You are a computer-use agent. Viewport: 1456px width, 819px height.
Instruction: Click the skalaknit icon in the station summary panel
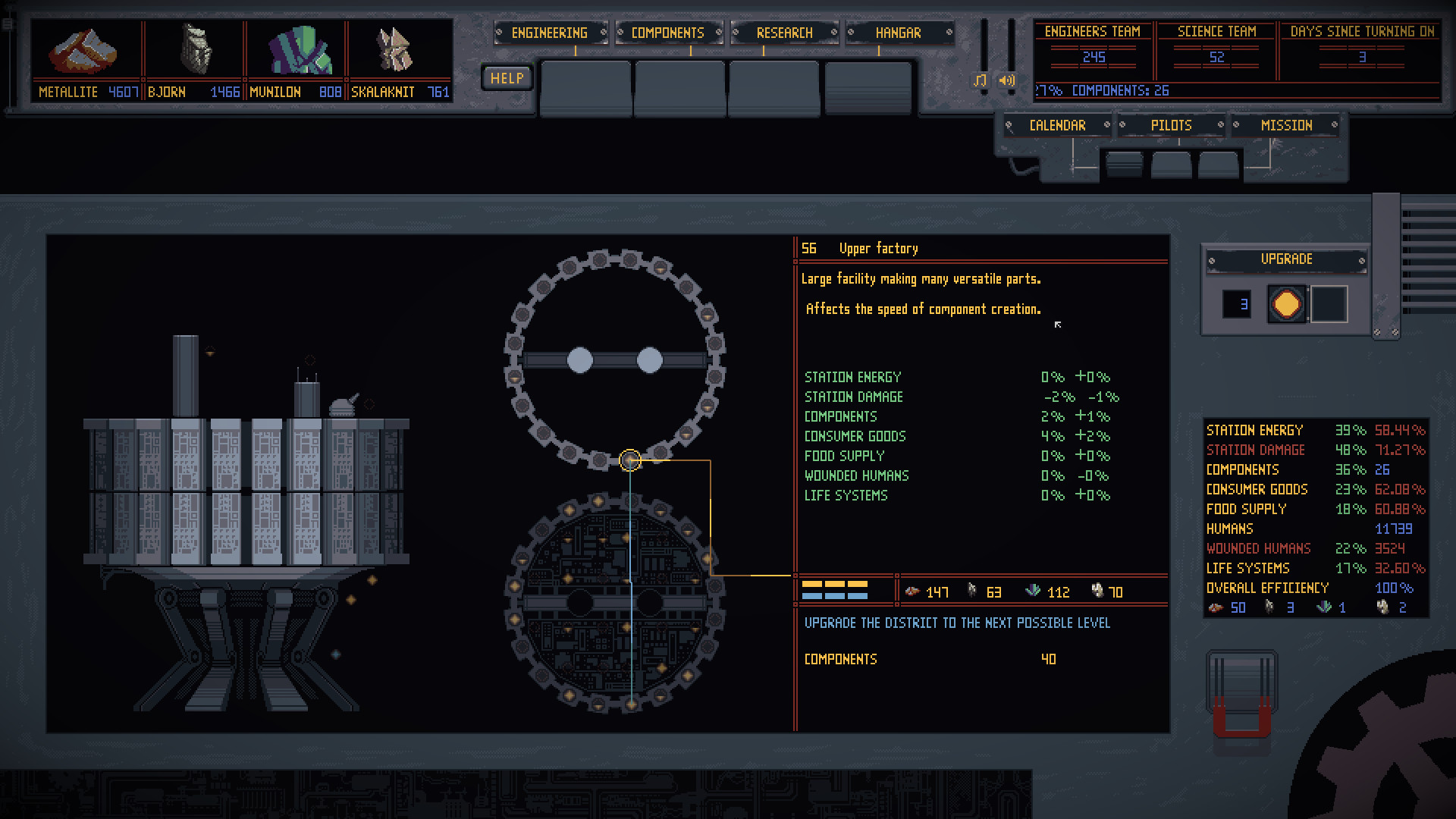tap(1382, 607)
